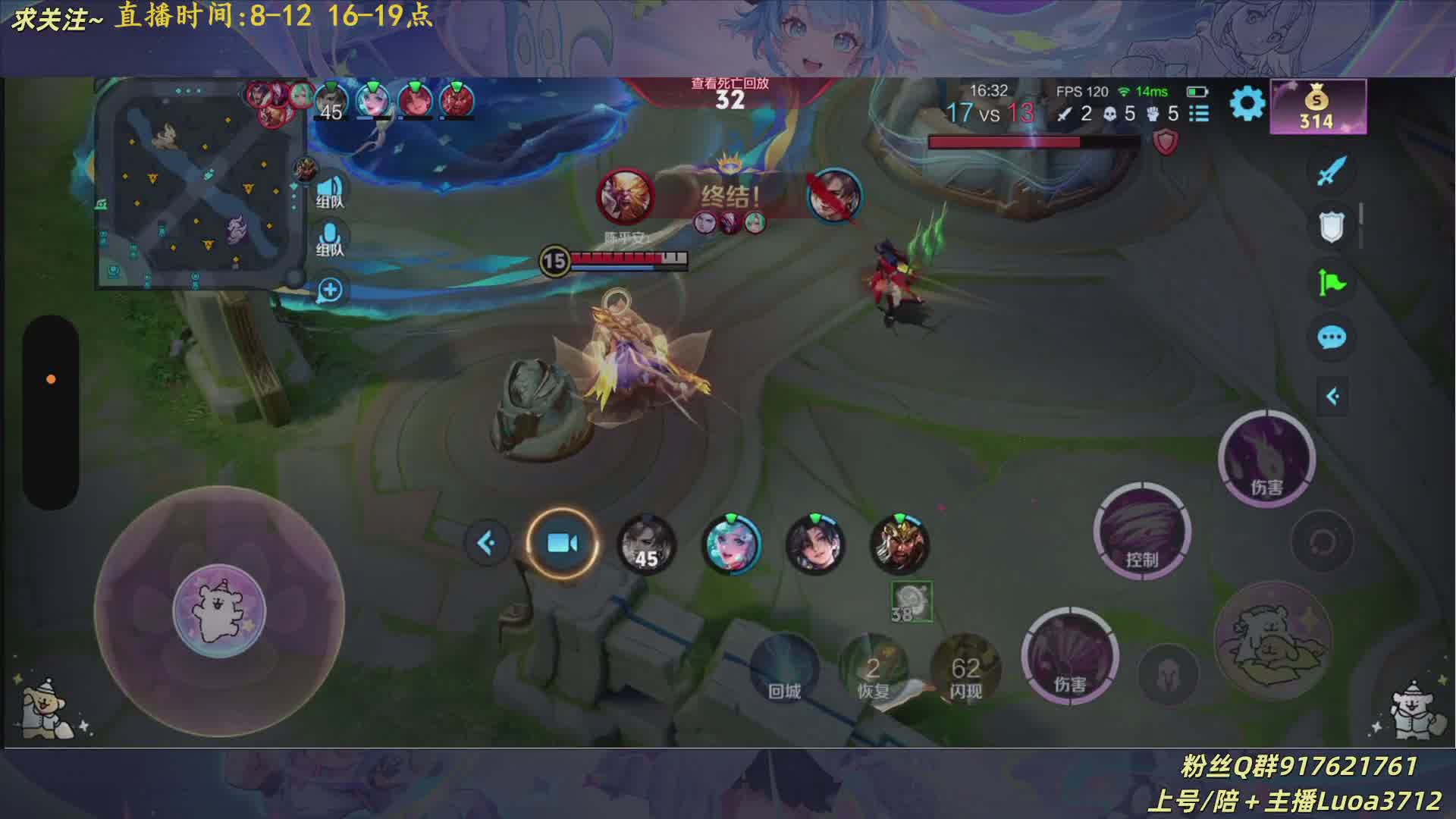
Task: Click the bear basic attack button
Action: 1272,641
